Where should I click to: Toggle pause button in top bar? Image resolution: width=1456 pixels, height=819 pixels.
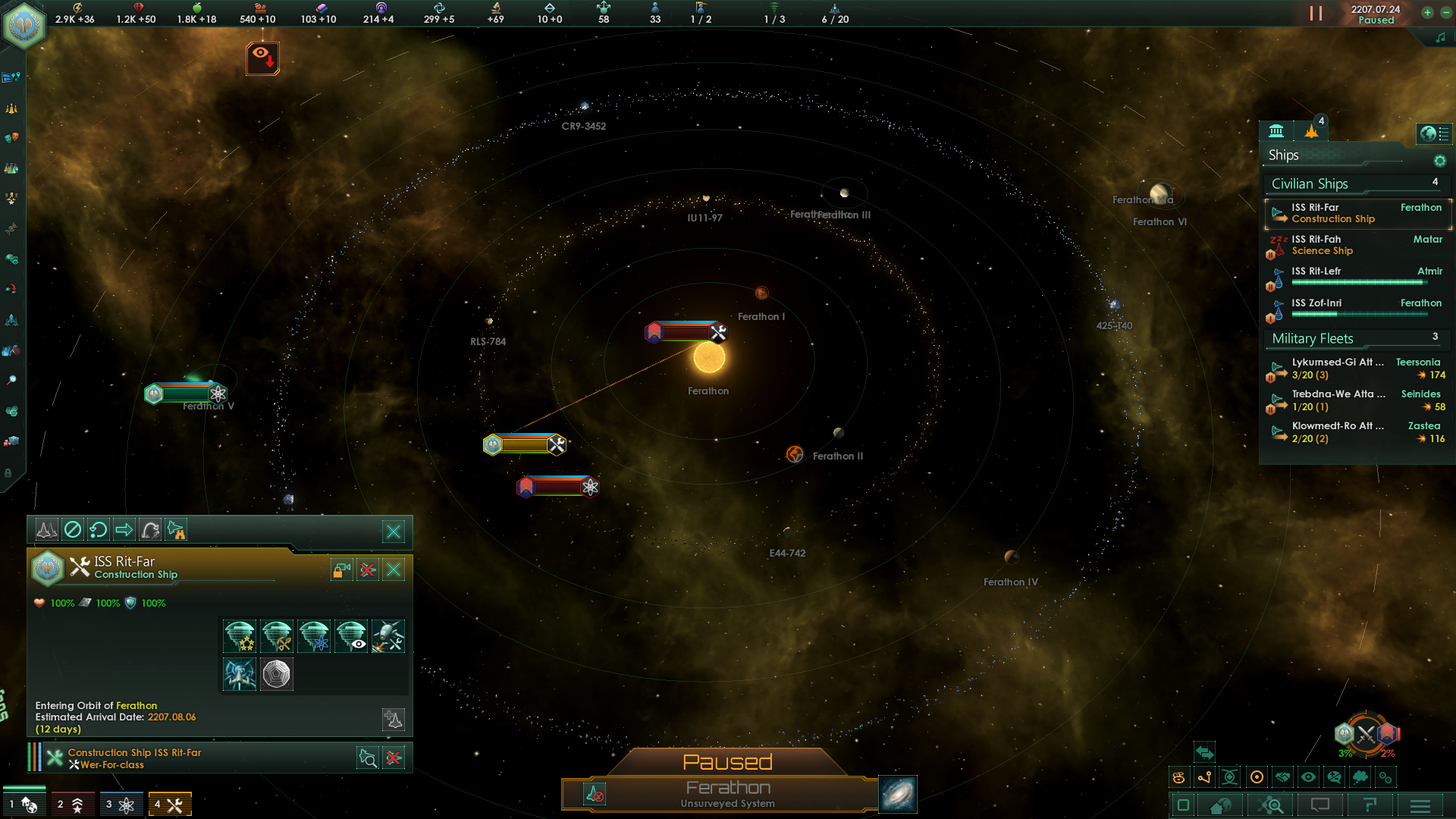click(x=1316, y=14)
